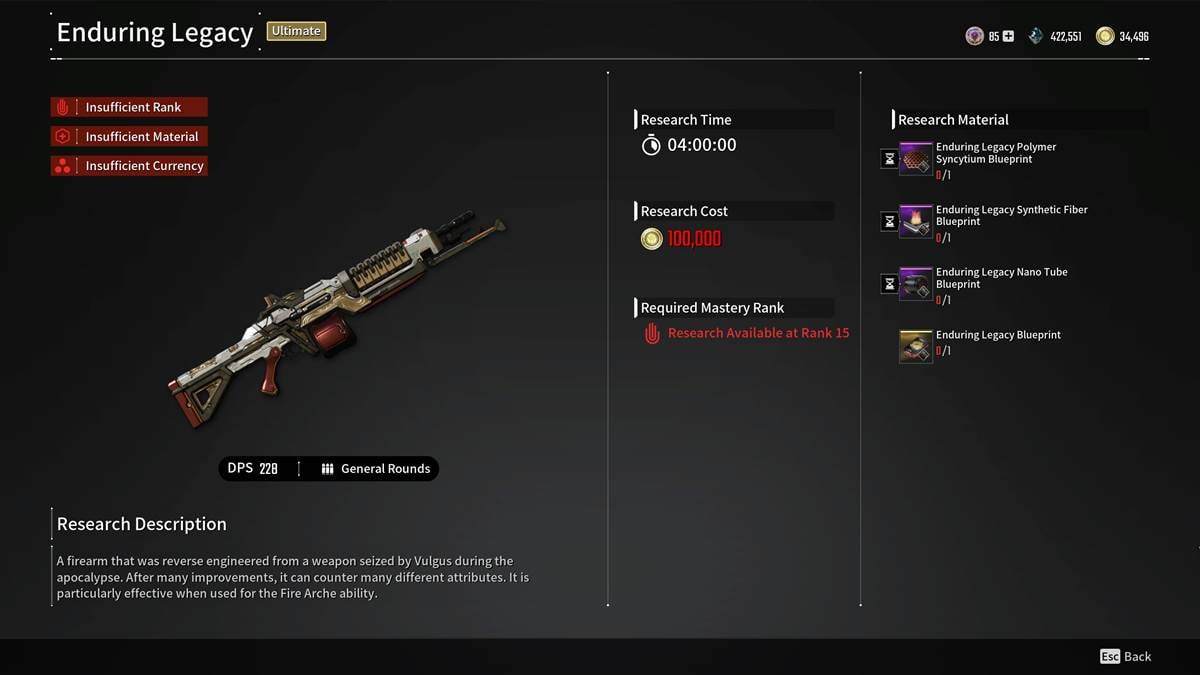Viewport: 1200px width, 675px height.
Task: Click the Insufficient Currency warning tag
Action: click(130, 166)
